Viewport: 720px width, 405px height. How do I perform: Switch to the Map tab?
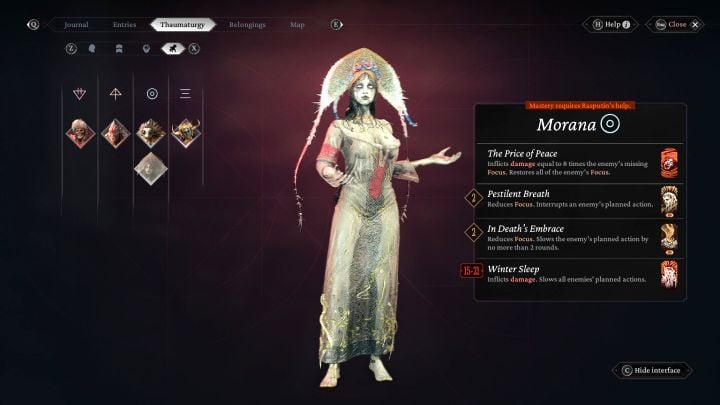(x=297, y=24)
